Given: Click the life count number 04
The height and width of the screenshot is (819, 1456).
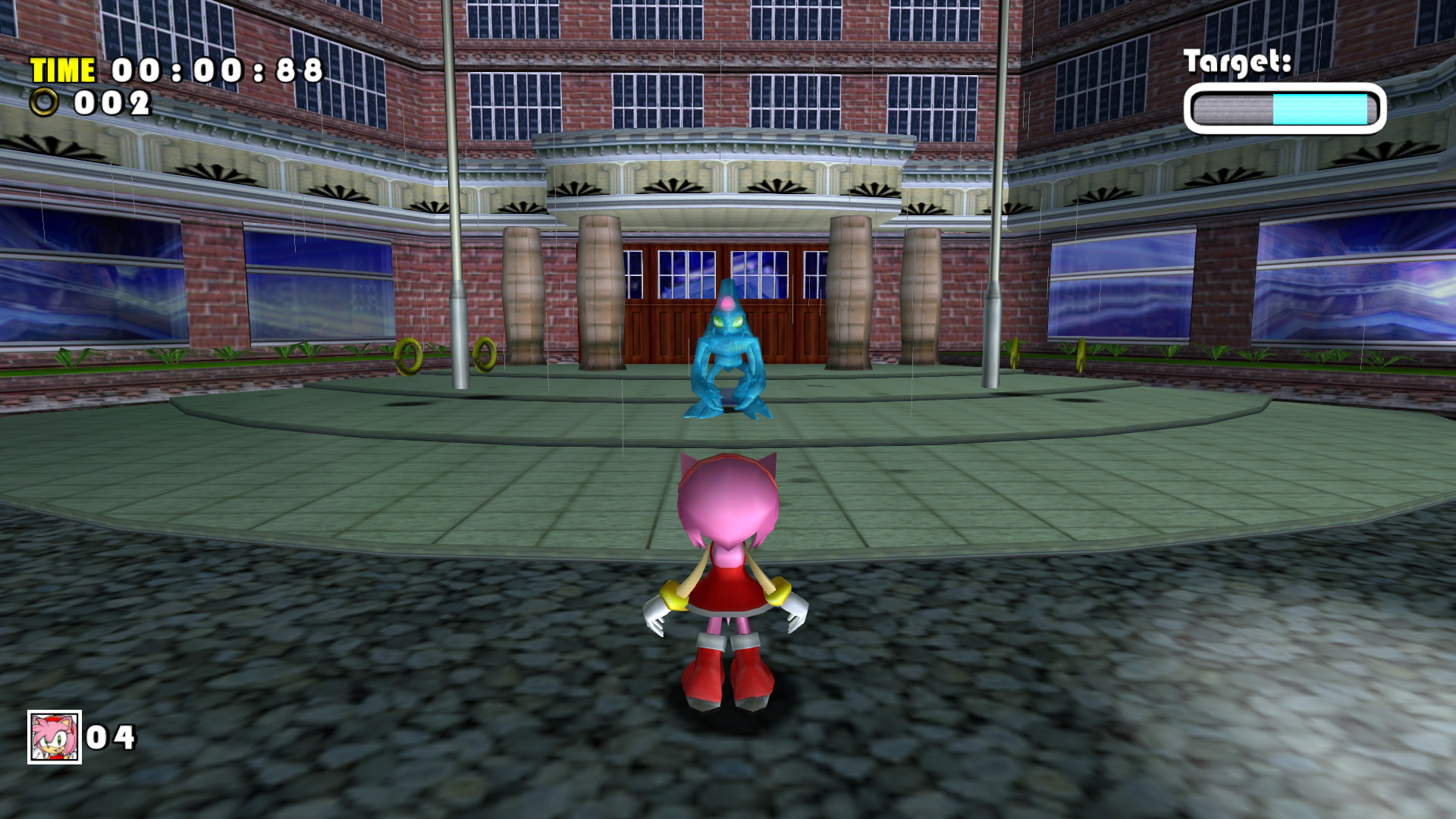Looking at the screenshot, I should (112, 736).
